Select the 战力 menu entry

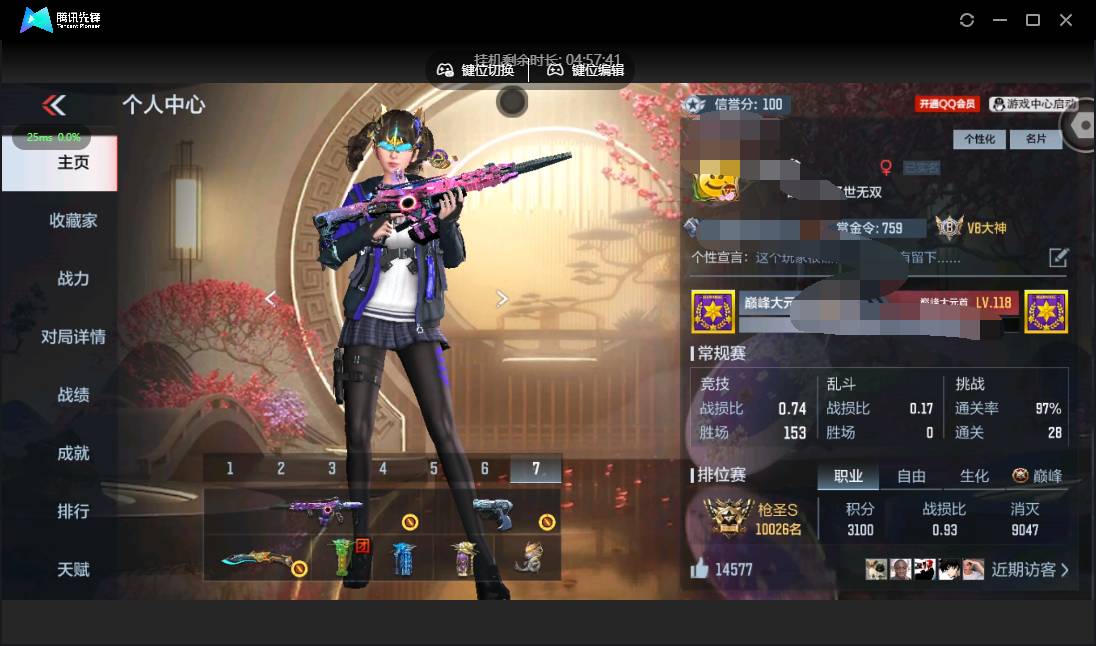[73, 279]
